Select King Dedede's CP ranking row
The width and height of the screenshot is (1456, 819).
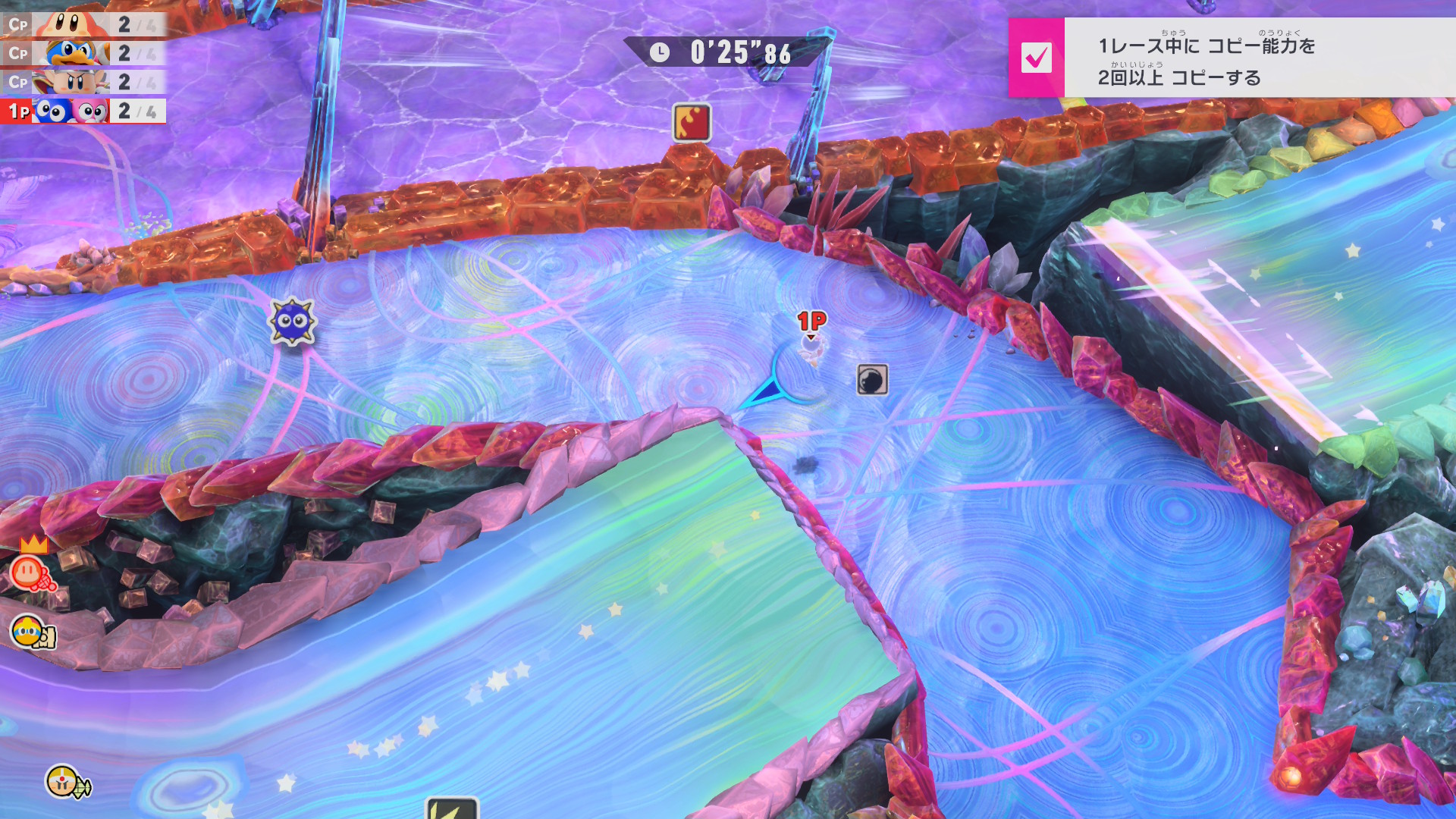[x=83, y=53]
